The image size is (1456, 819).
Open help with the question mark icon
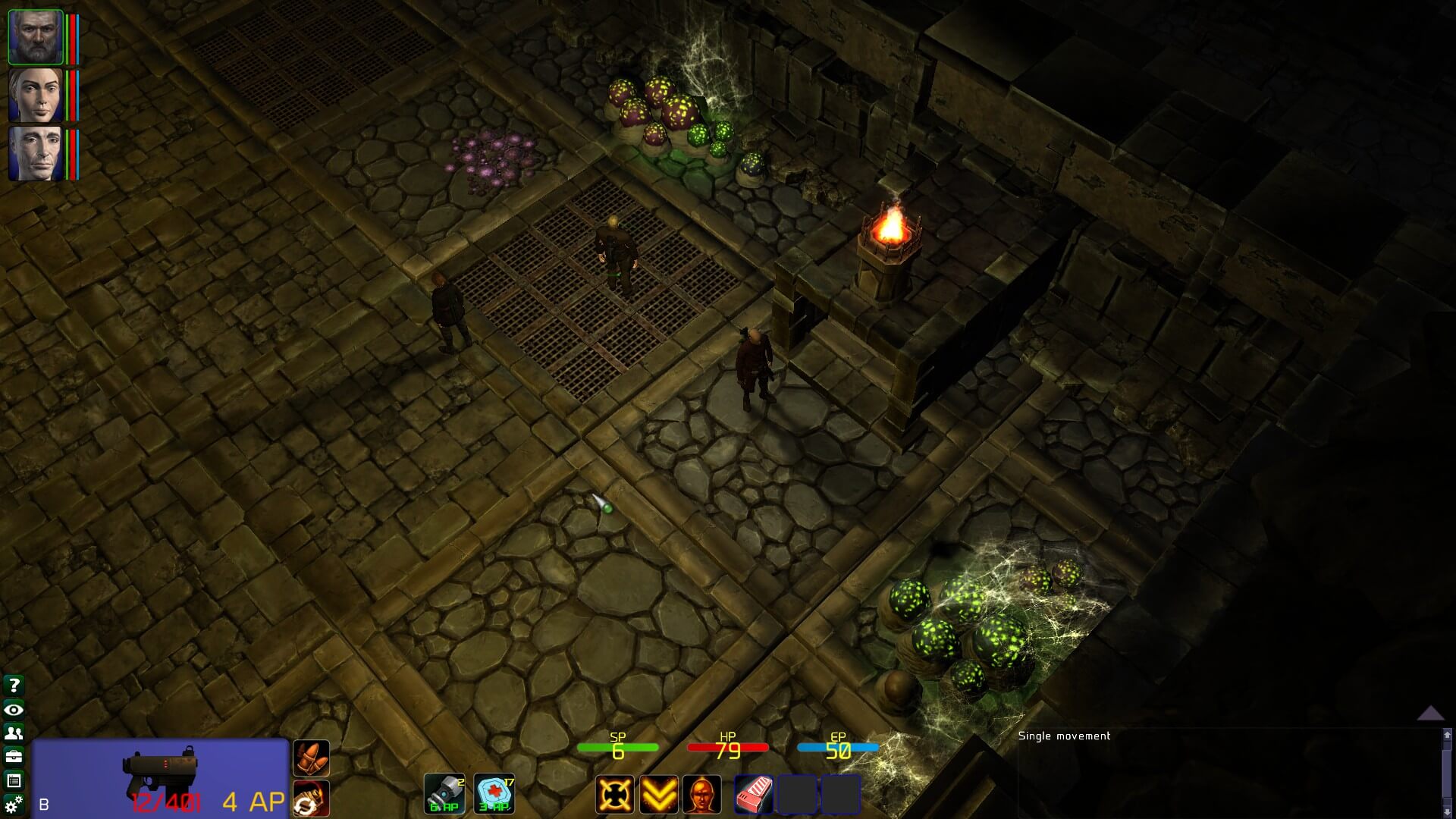tap(14, 686)
